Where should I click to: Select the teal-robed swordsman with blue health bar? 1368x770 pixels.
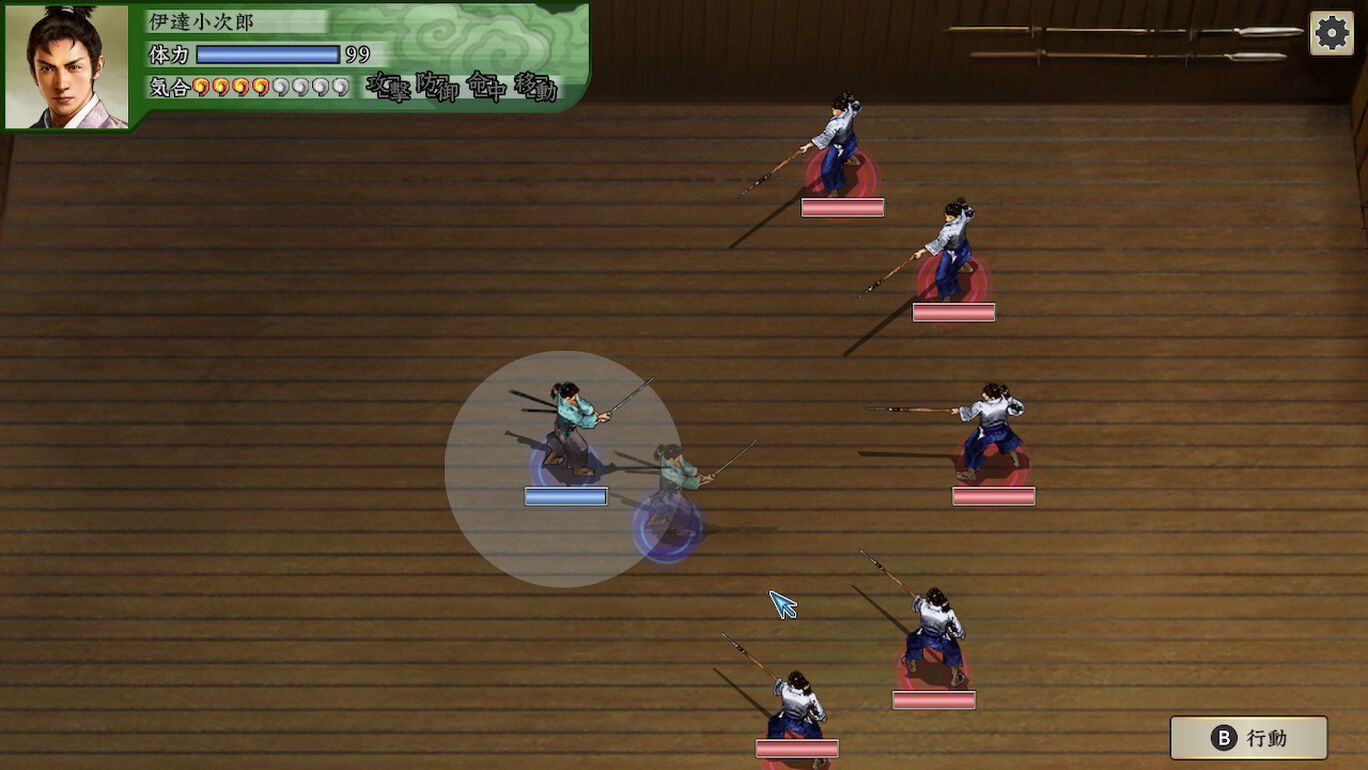point(570,430)
